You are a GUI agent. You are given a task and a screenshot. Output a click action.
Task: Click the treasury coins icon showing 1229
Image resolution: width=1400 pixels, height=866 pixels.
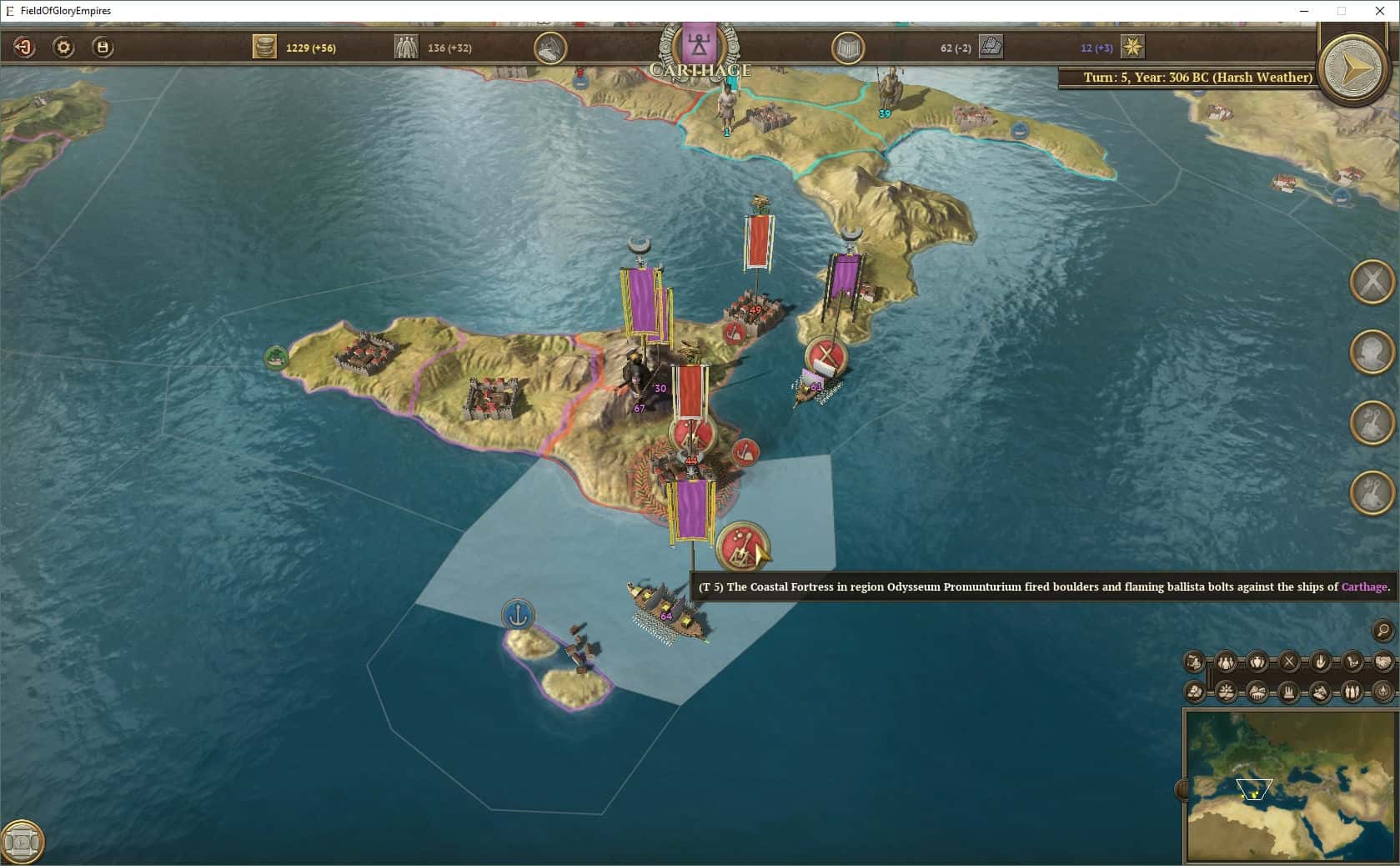tap(265, 48)
